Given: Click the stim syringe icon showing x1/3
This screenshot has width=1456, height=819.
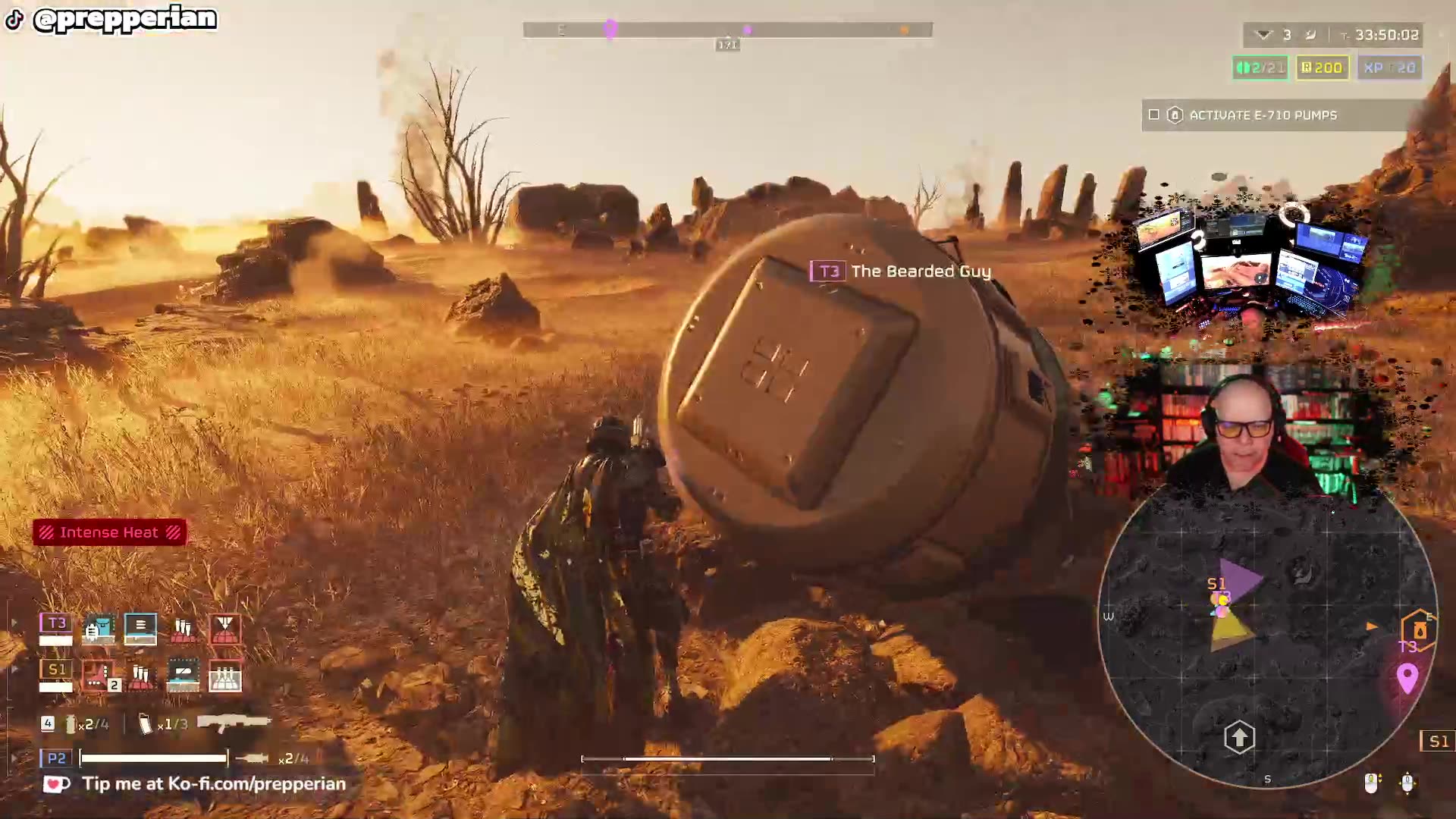Looking at the screenshot, I should [x=146, y=724].
